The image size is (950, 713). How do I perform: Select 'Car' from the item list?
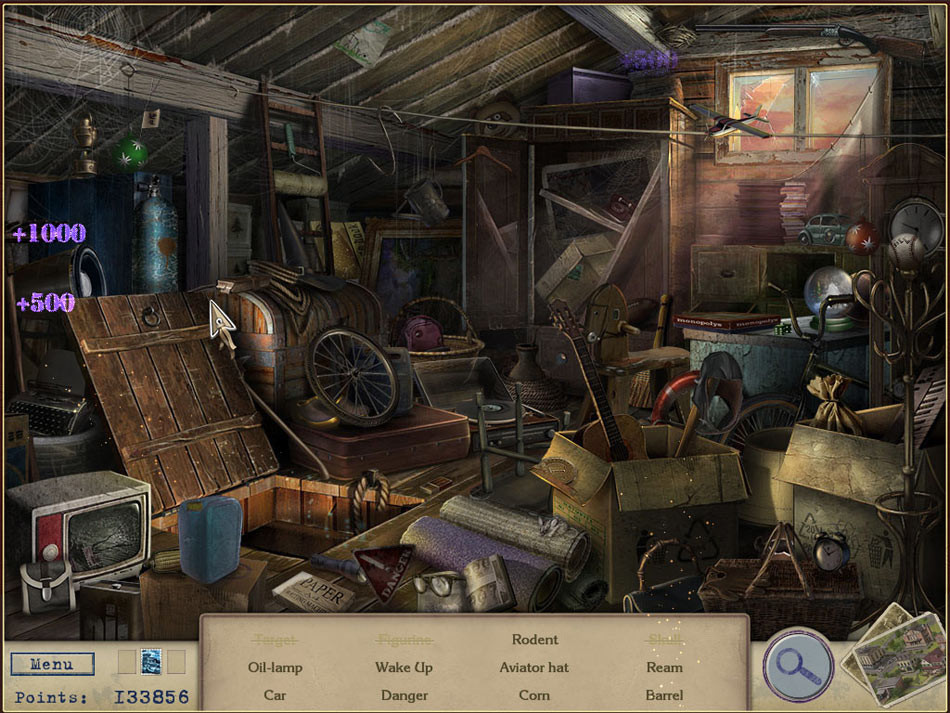[275, 695]
